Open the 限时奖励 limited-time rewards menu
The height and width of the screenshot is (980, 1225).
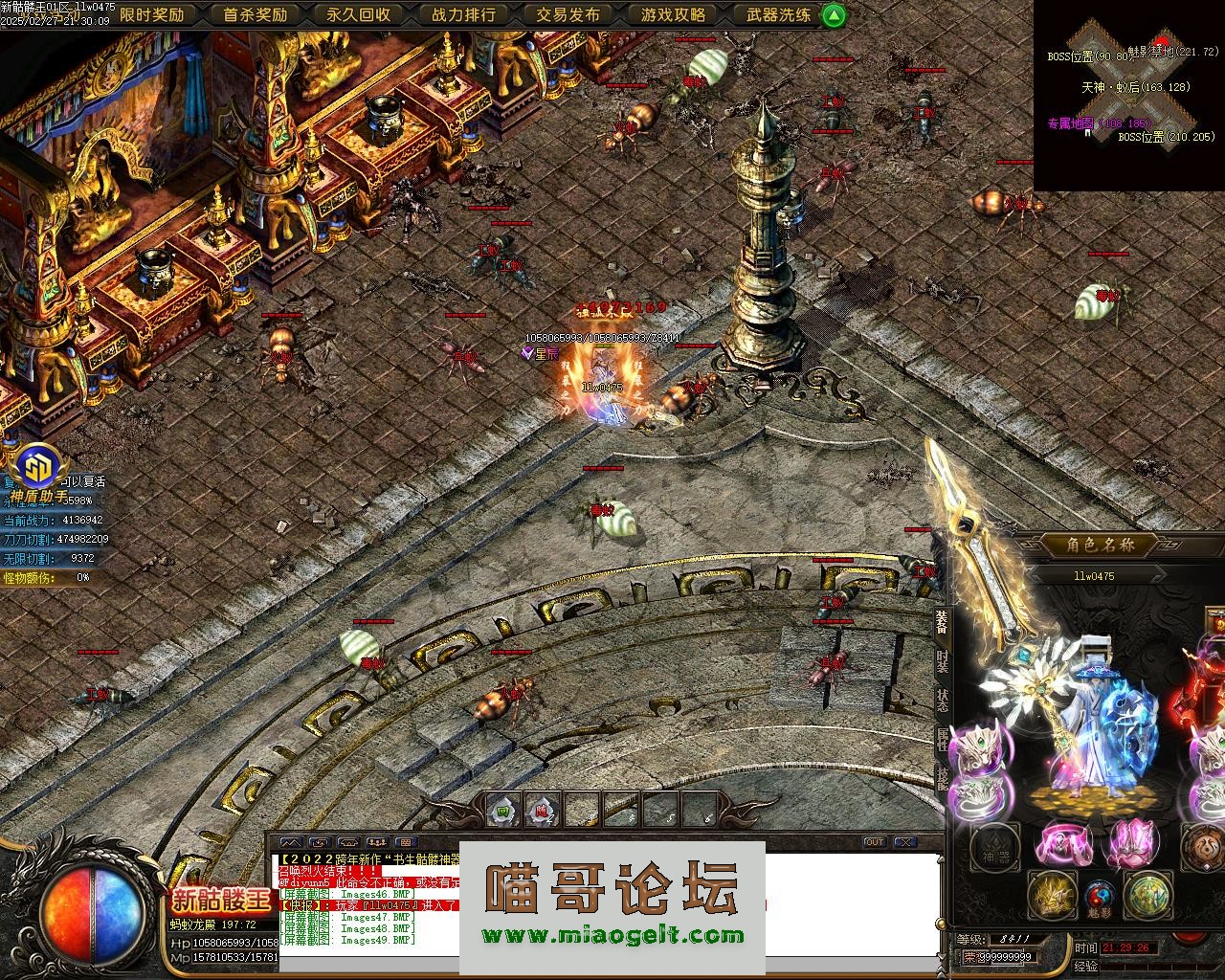pos(151,14)
